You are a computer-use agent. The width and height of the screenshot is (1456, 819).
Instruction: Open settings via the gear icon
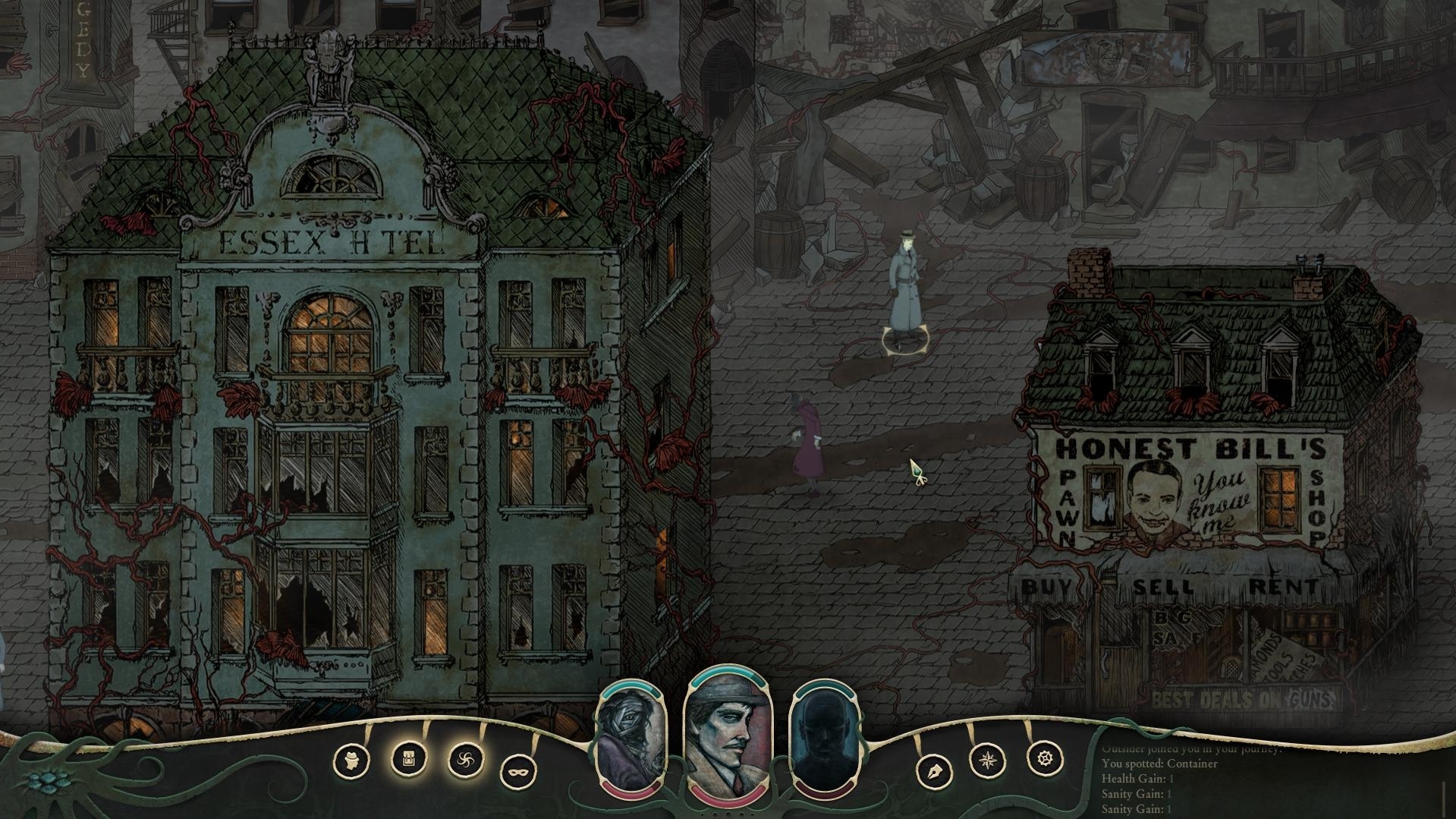1045,758
